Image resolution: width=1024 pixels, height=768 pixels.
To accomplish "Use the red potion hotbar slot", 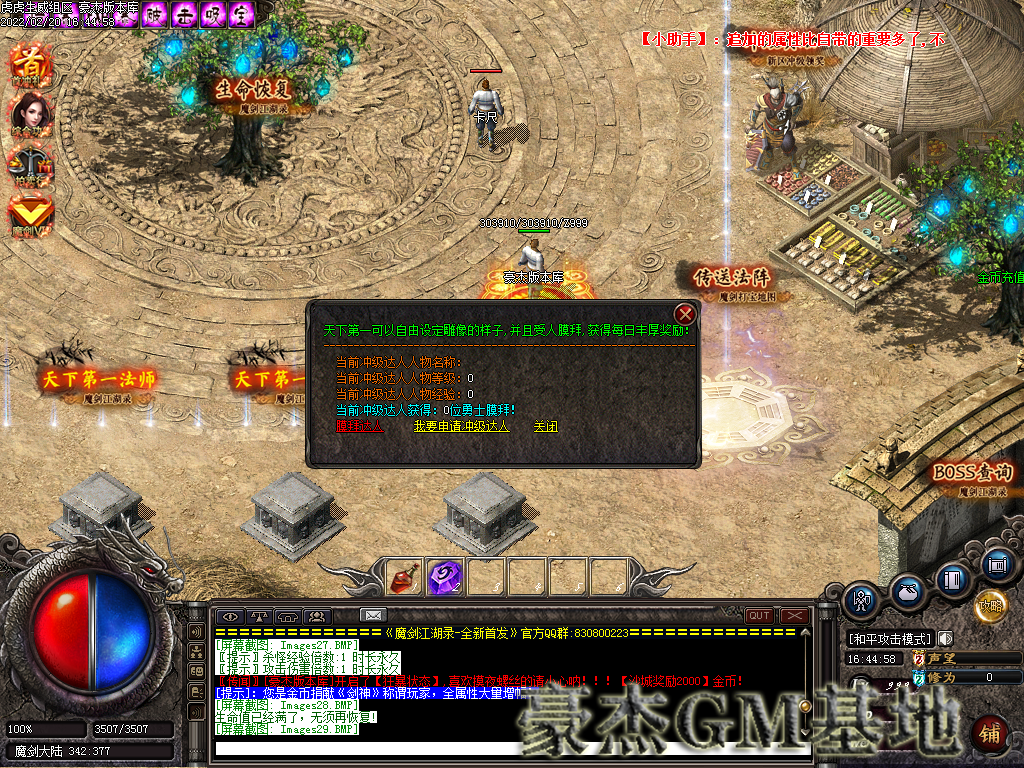I will tap(404, 577).
